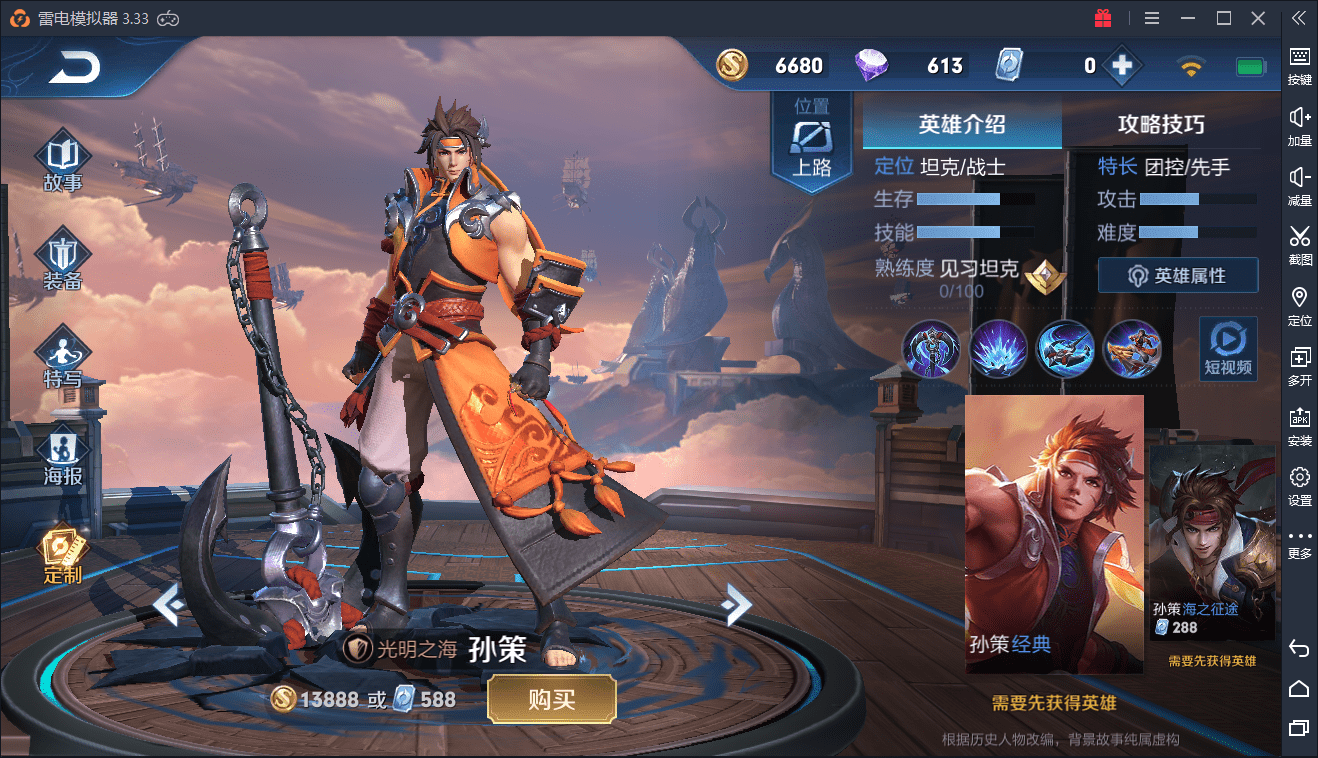
Task: Collapse the LDPlayer sidebar with the chevron
Action: pos(1299,17)
